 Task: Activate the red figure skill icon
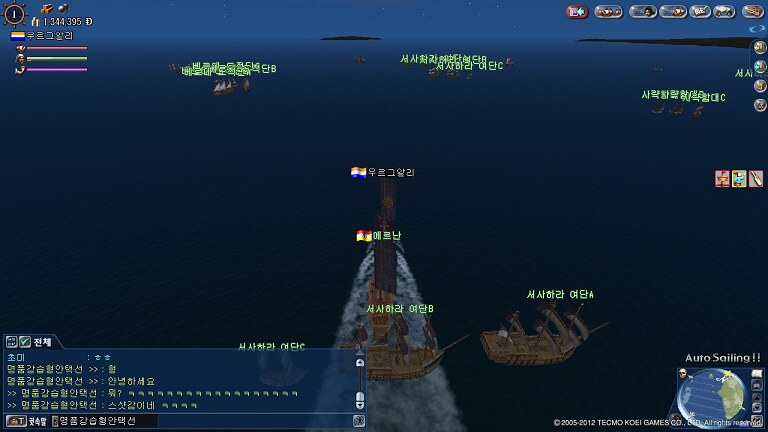click(x=722, y=179)
